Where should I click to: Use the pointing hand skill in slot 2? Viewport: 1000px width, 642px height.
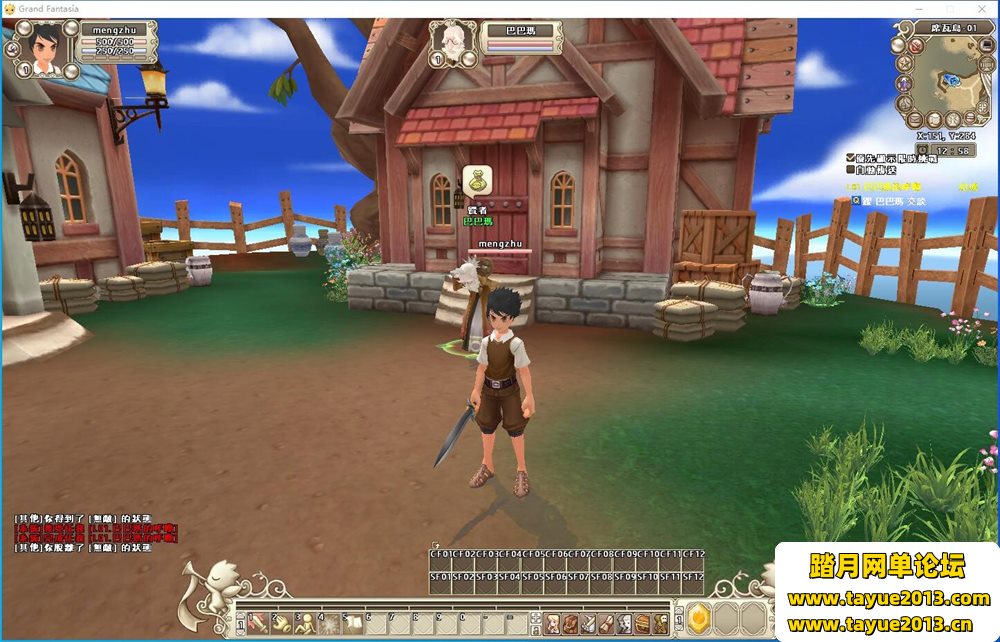[280, 623]
